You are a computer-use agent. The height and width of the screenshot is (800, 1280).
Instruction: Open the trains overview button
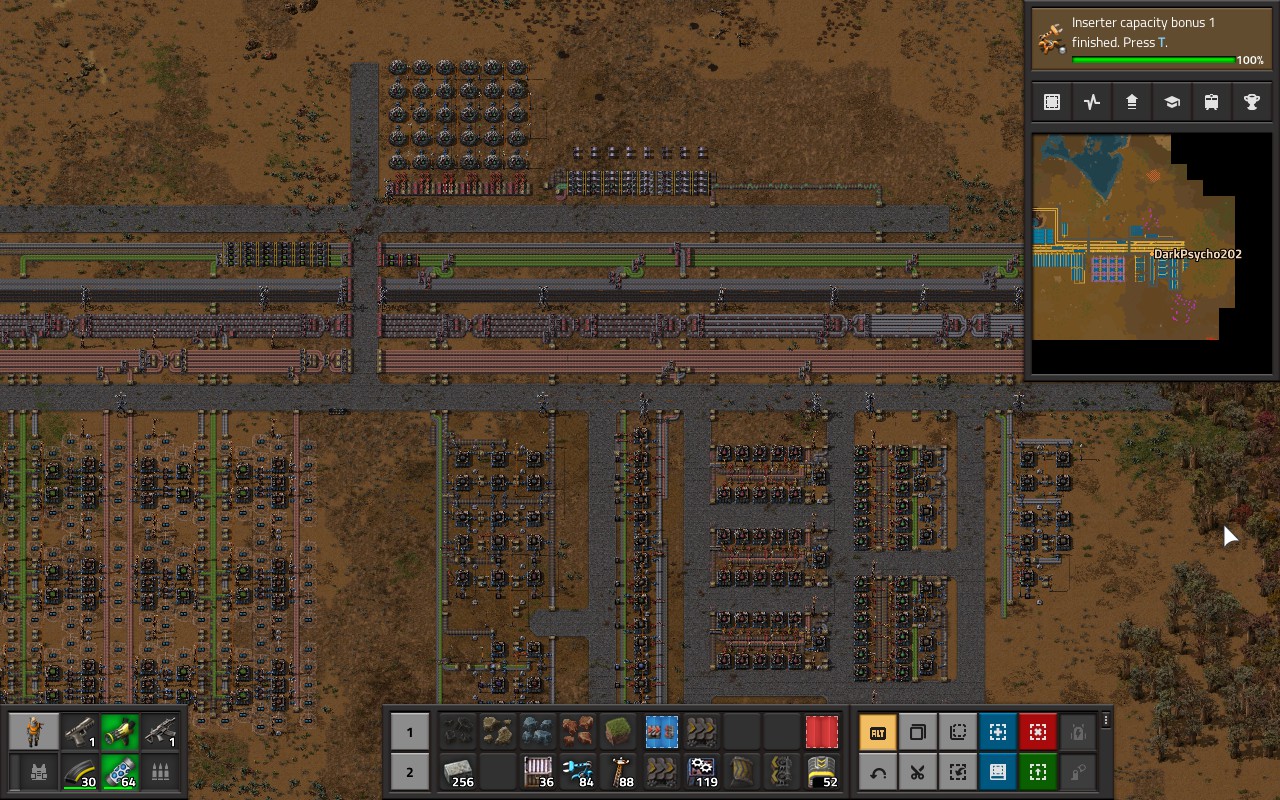(1211, 102)
